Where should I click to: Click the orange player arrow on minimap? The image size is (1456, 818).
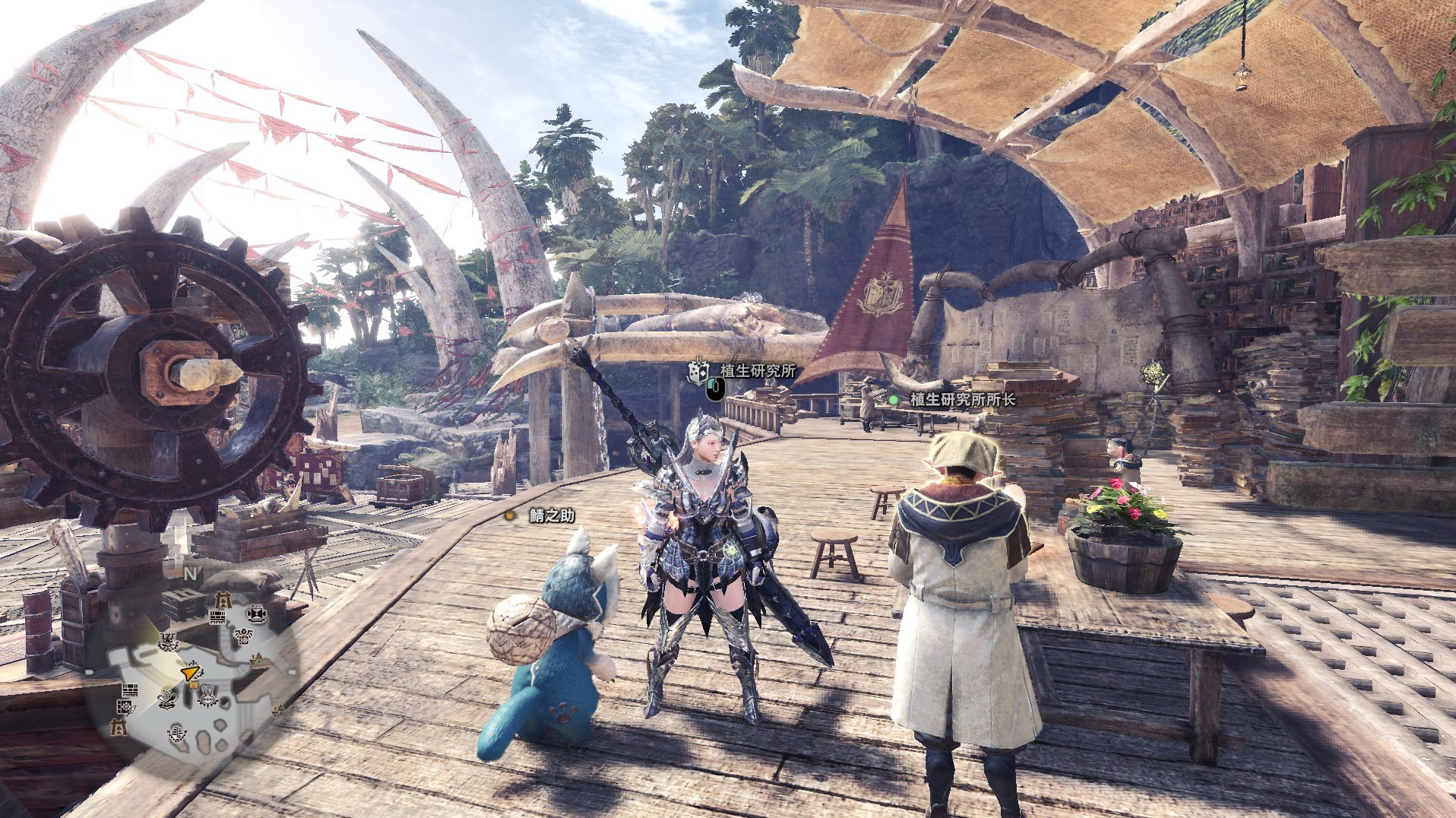pos(189,672)
